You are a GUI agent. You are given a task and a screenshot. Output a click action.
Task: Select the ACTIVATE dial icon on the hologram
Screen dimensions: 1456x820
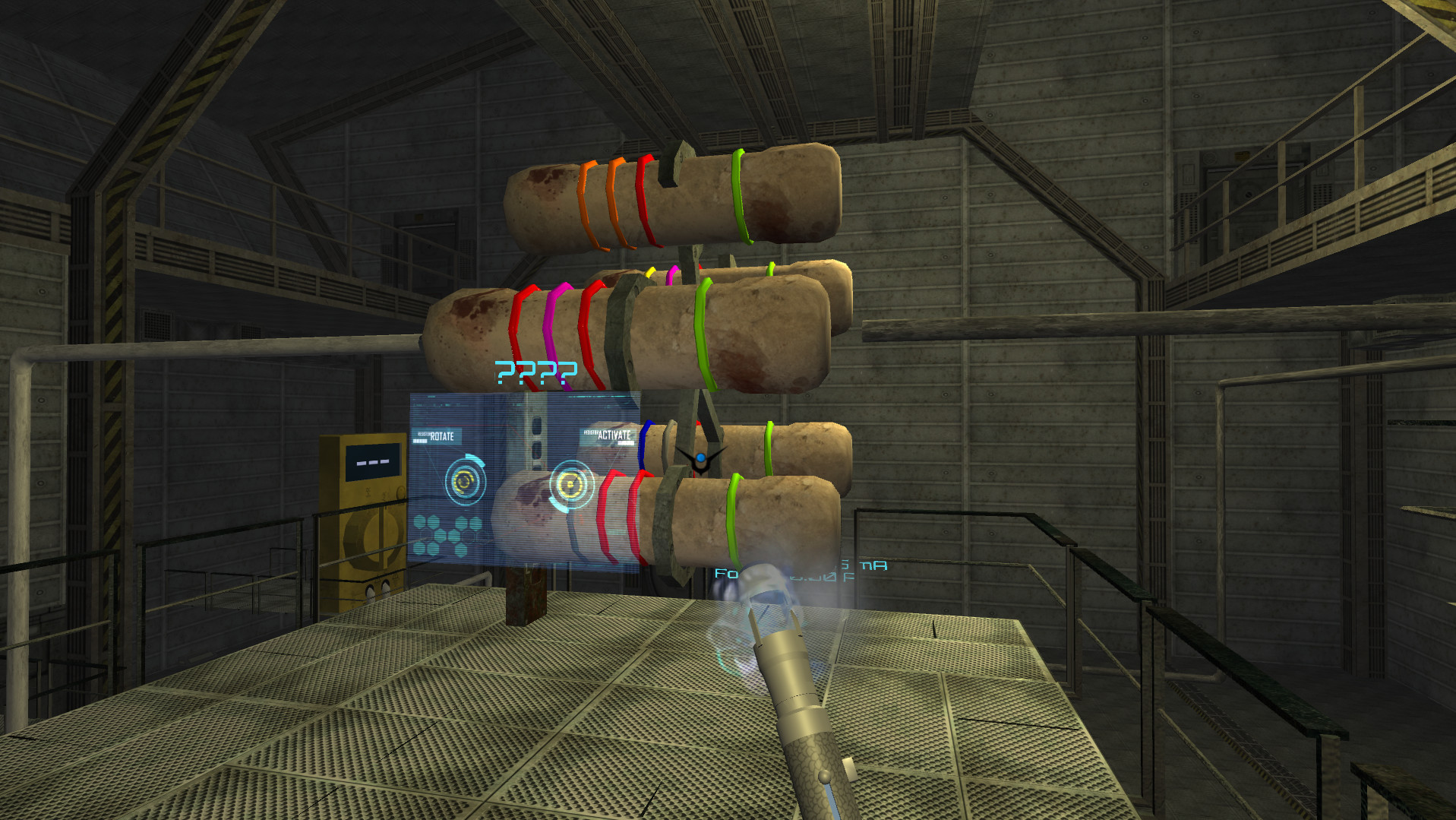point(571,486)
